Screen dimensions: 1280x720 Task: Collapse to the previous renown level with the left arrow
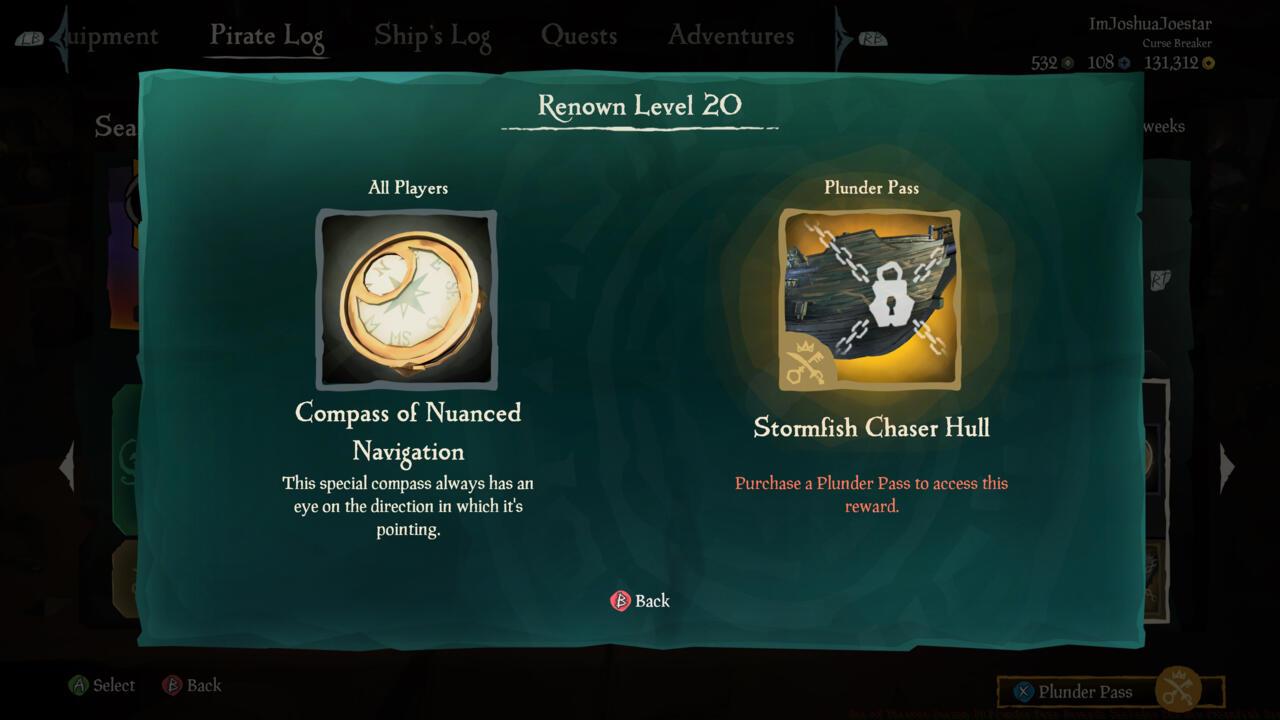pyautogui.click(x=67, y=466)
